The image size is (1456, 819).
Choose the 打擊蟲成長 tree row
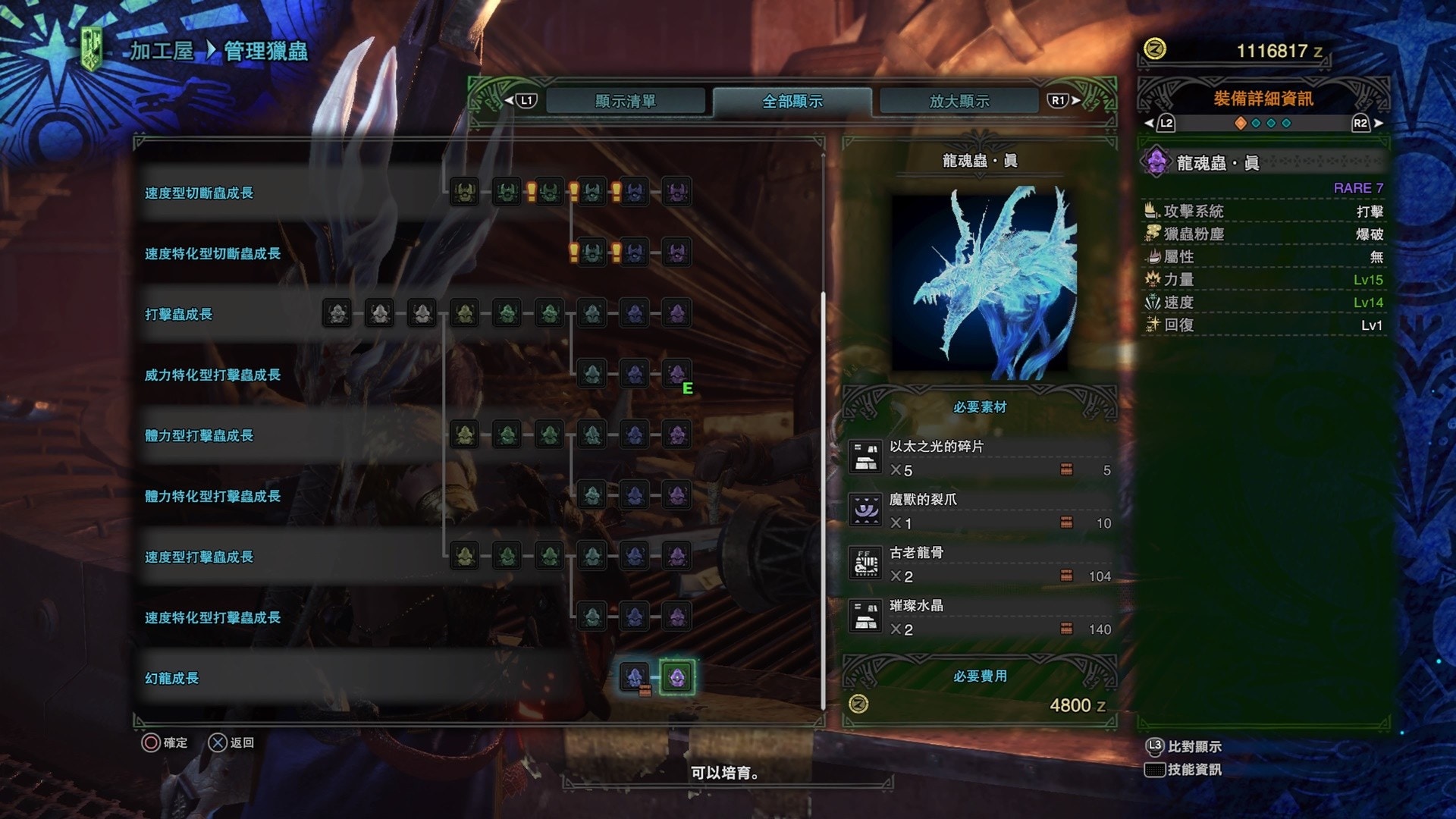(x=178, y=315)
